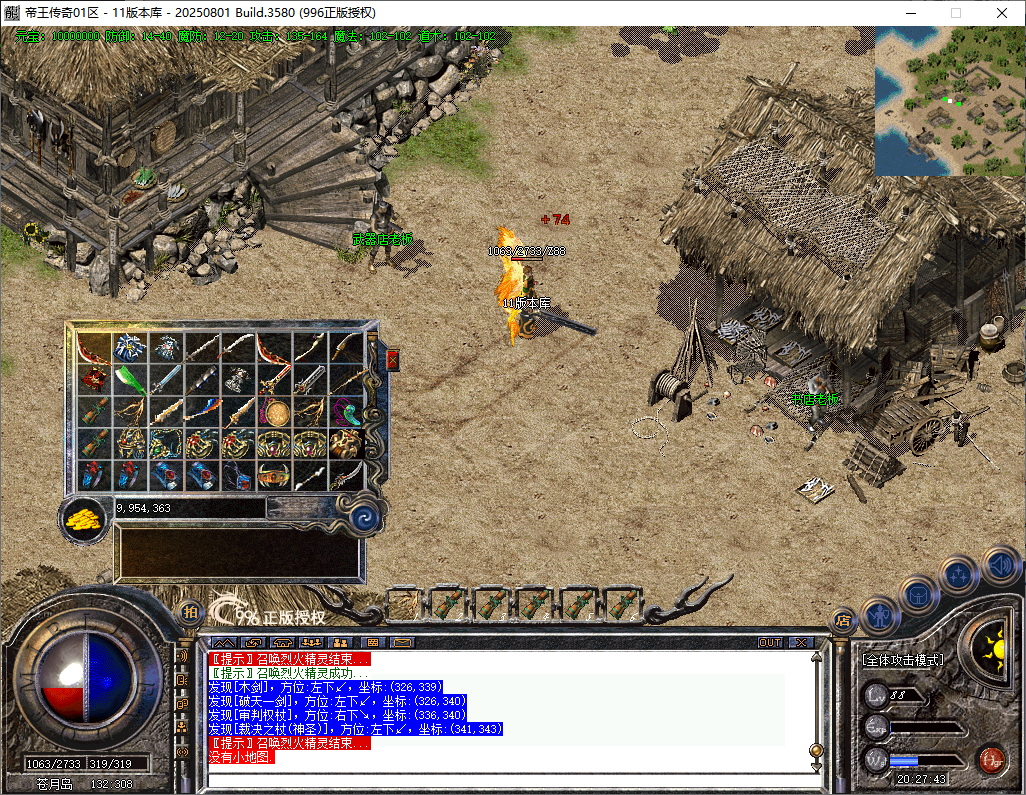The image size is (1026, 795).
Task: Click the OUT button on chat bar
Action: 770,642
